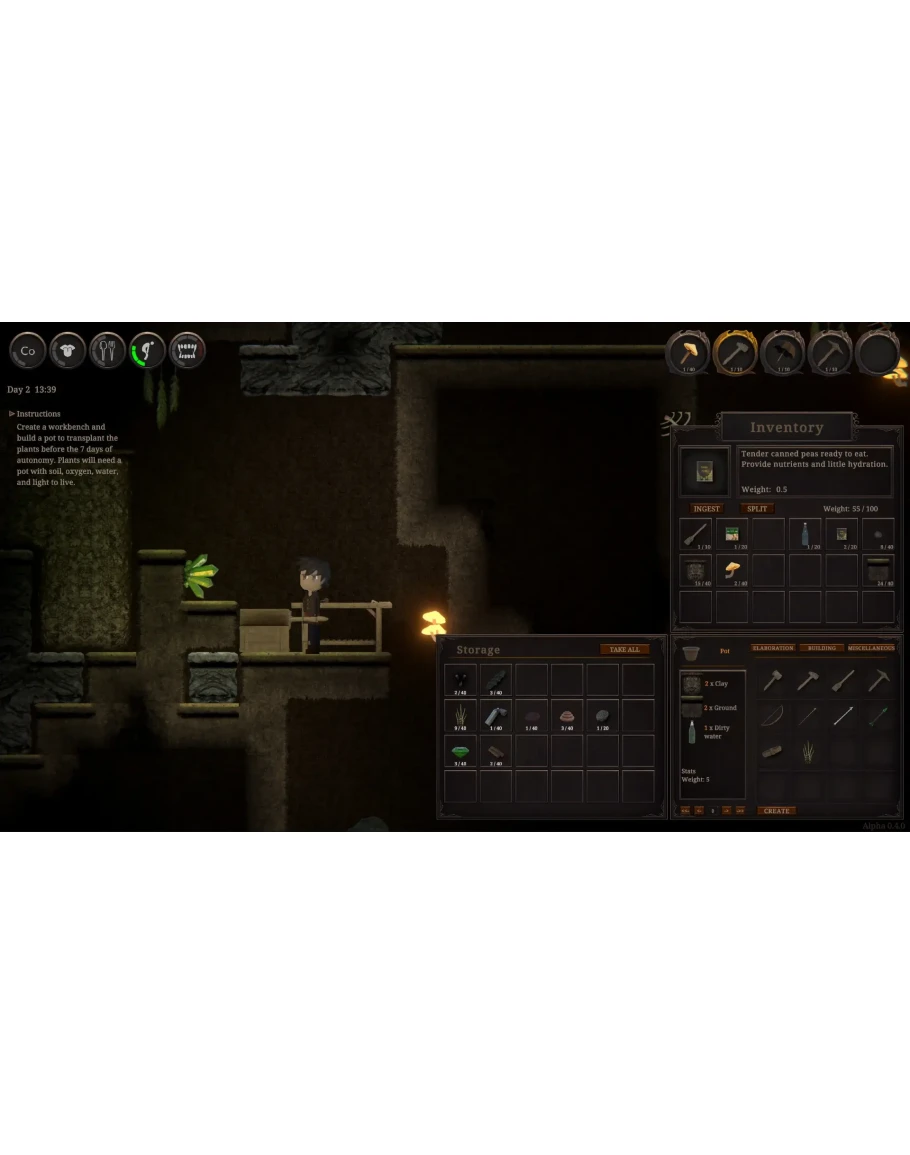Choose the pickaxe recipe in crafting grid
The image size is (910, 1155).
(877, 681)
